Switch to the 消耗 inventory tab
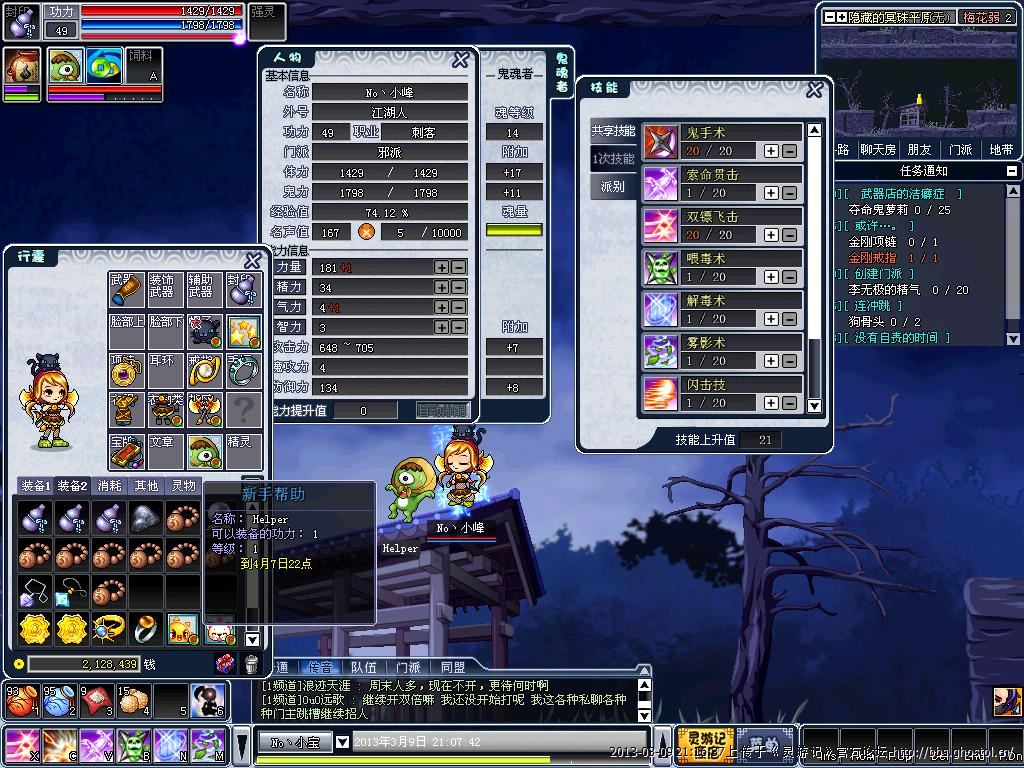 (110, 486)
